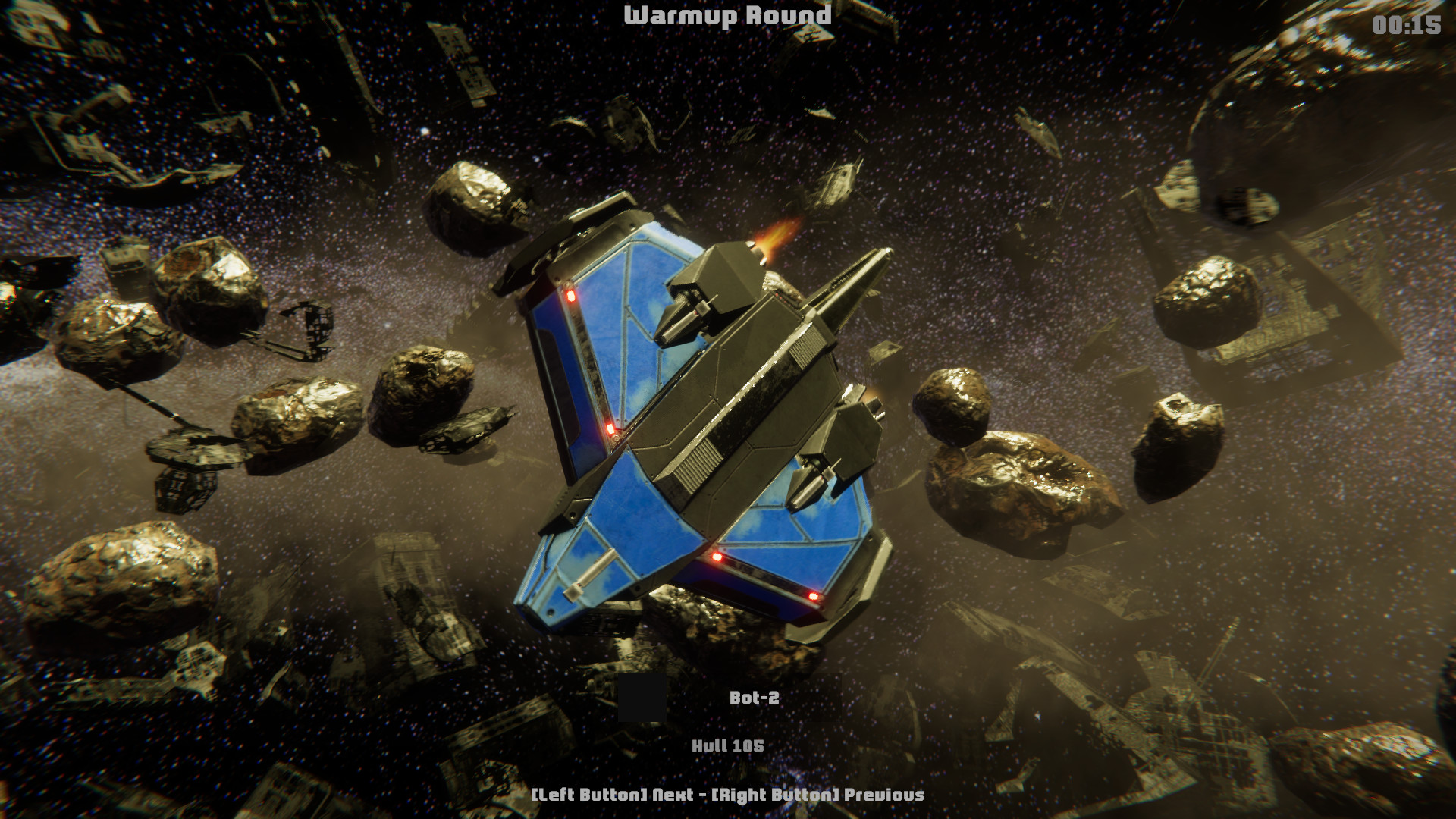1456x819 pixels.
Task: Click the large golden asteroid on the right
Action: (1016, 493)
